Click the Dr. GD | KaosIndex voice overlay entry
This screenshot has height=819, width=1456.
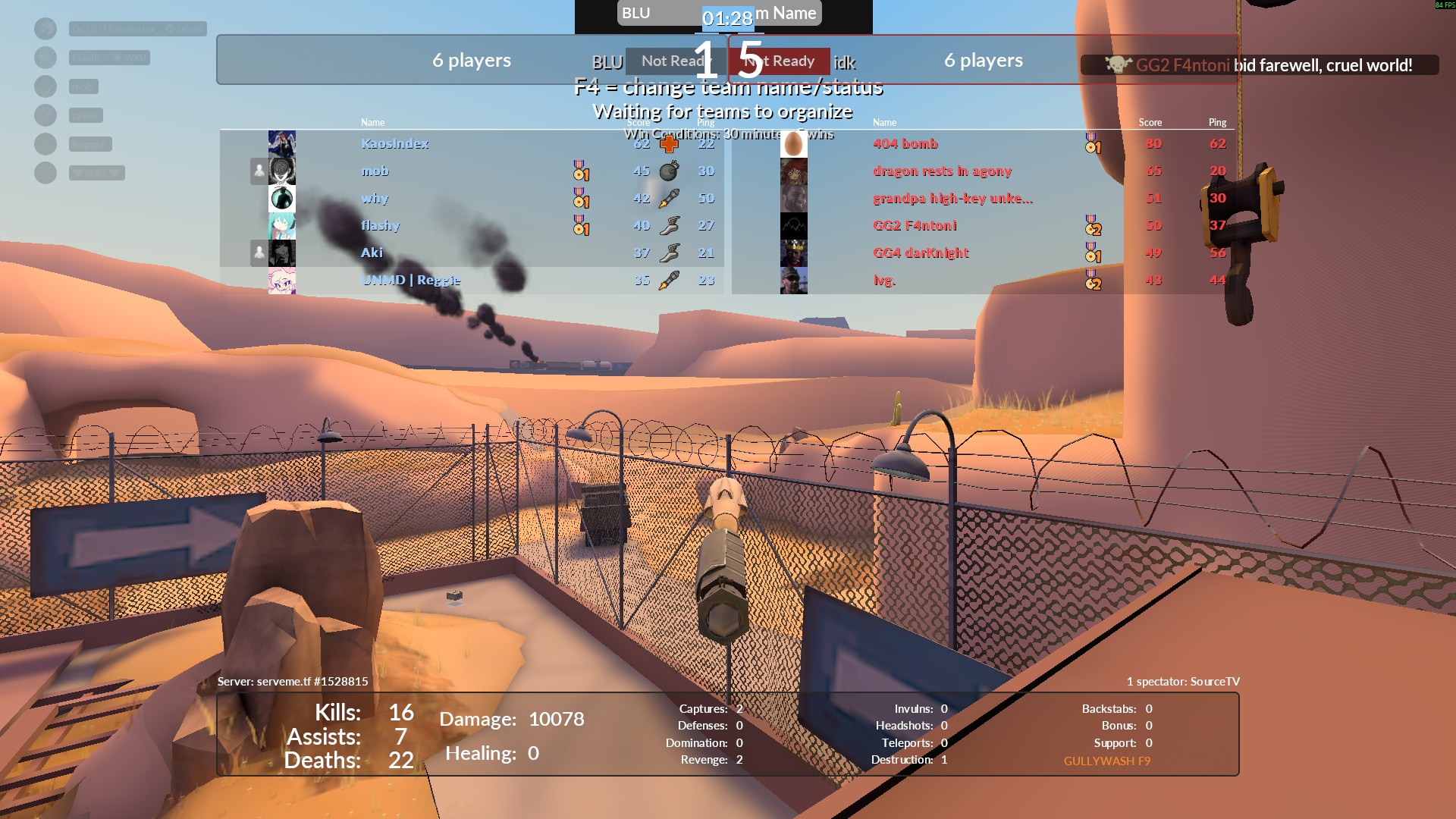pos(136,29)
